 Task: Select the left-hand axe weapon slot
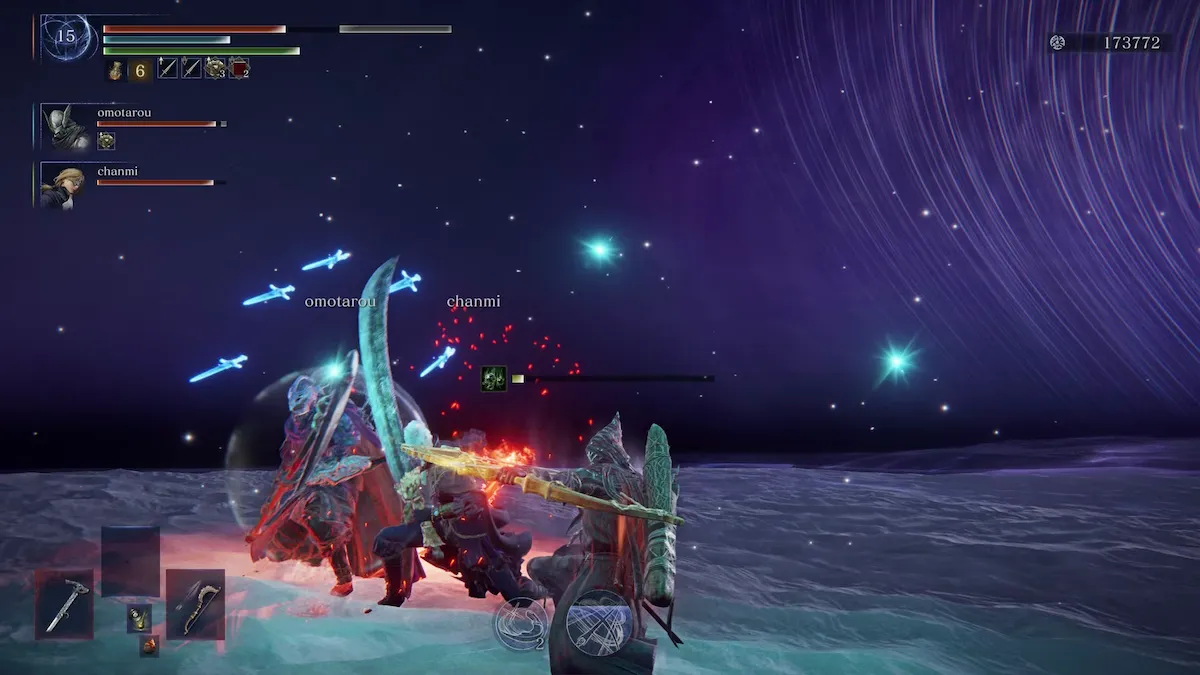tap(66, 604)
